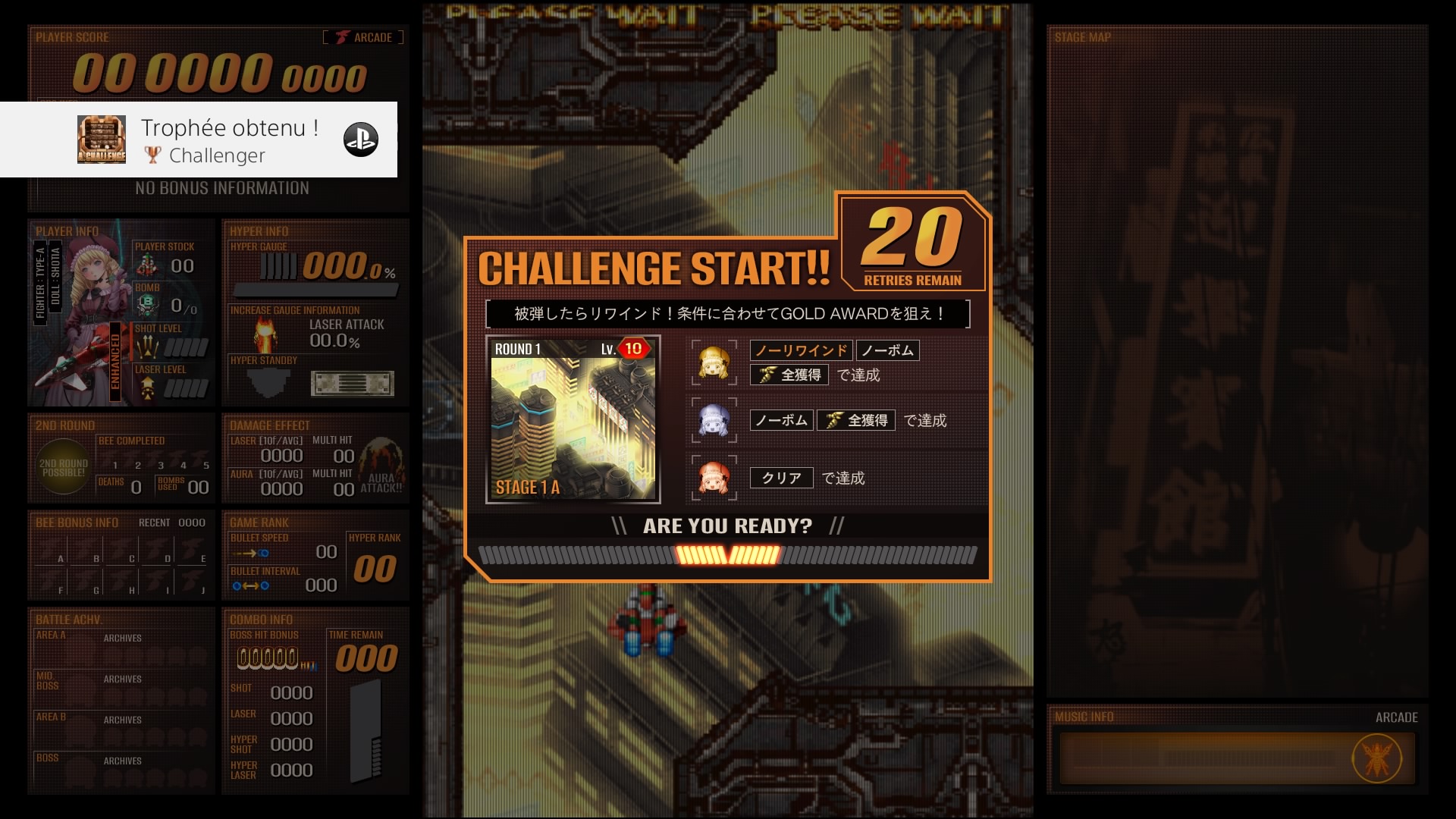
Task: Select the Round 1 Stage 1 A thumbnail
Action: tap(573, 419)
